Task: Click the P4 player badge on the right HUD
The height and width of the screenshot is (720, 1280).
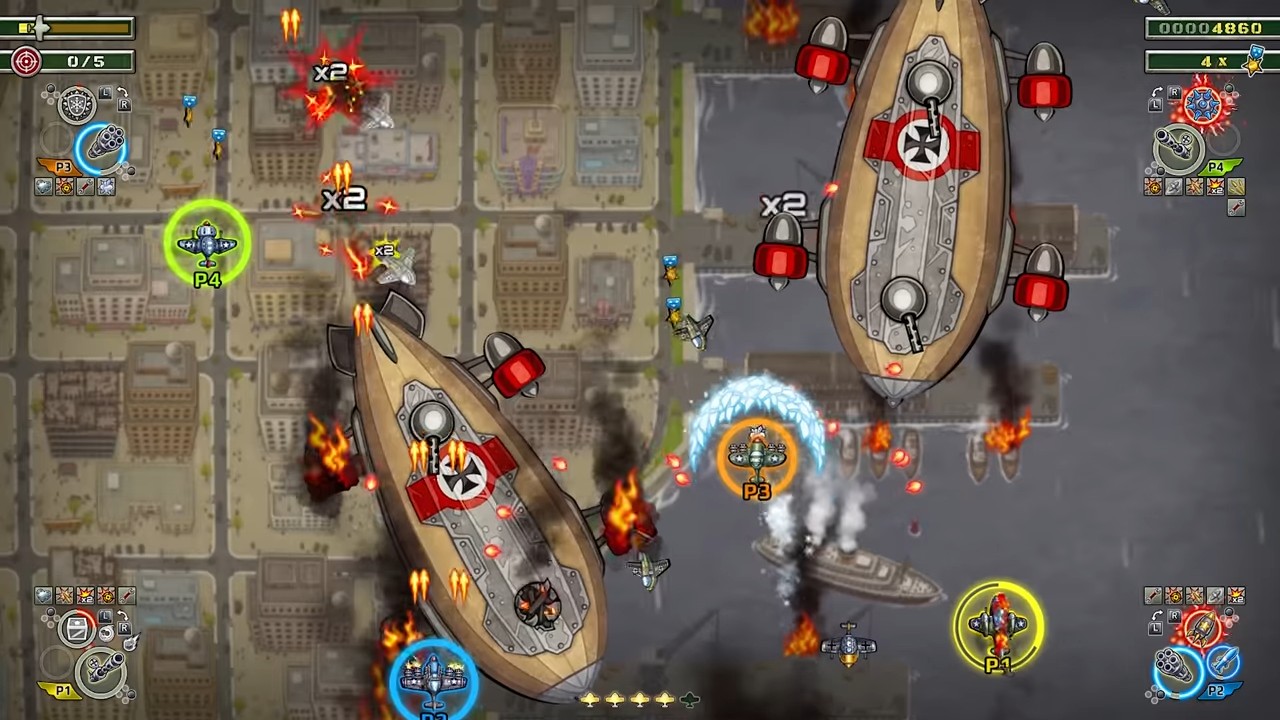Action: [1216, 167]
